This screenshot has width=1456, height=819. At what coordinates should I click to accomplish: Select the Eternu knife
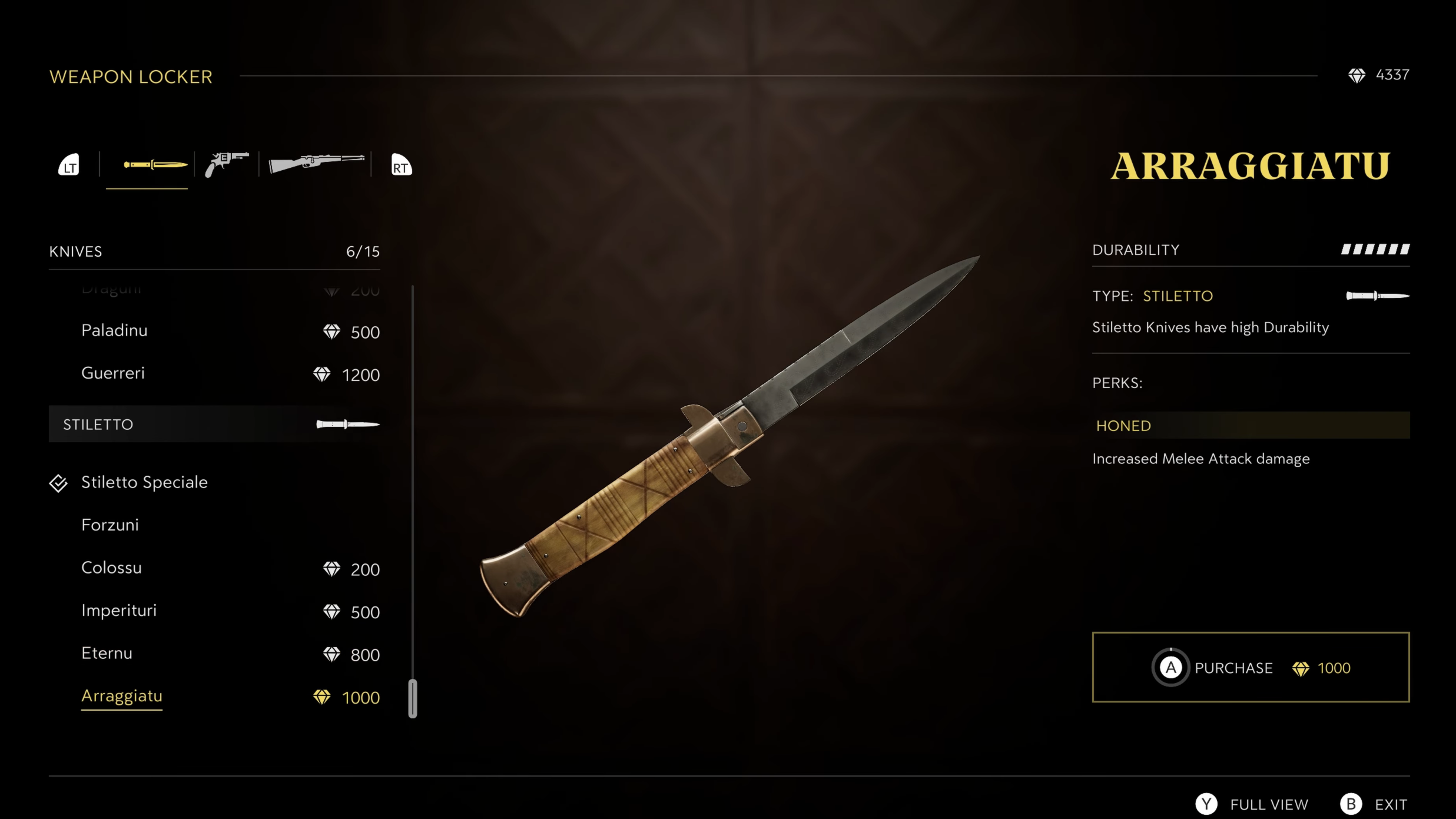point(107,654)
